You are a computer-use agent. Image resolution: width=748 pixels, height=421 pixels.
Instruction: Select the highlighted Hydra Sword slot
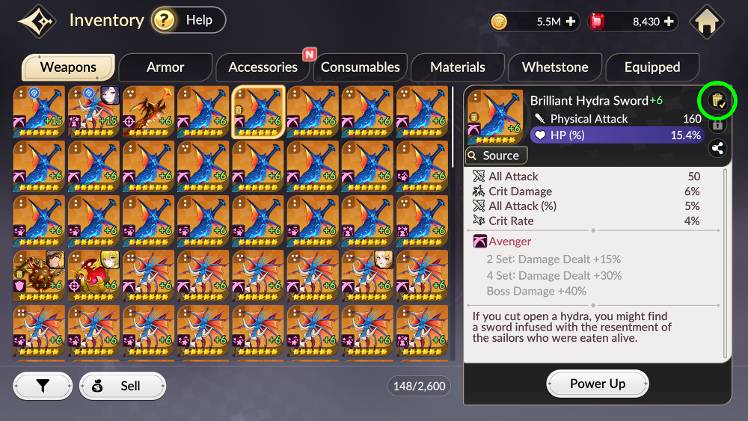pos(258,111)
